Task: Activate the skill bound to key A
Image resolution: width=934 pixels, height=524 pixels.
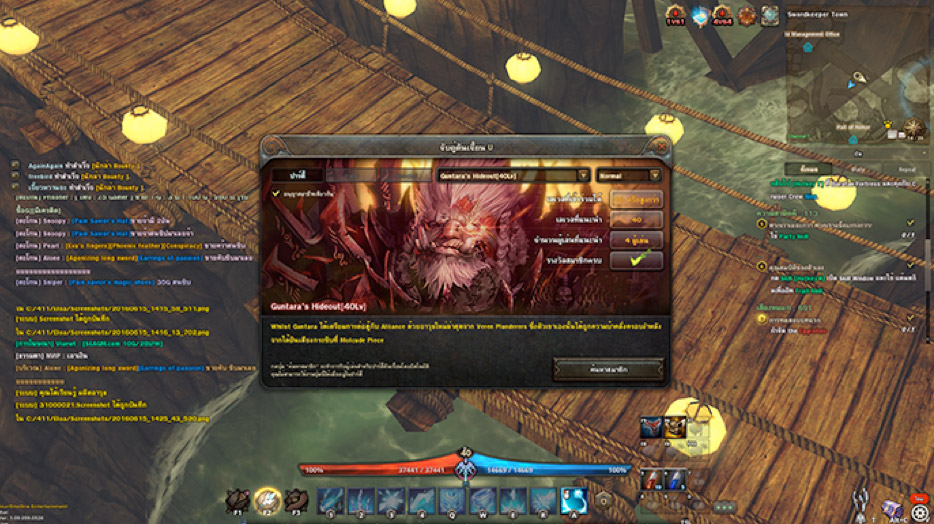Action: coord(573,499)
